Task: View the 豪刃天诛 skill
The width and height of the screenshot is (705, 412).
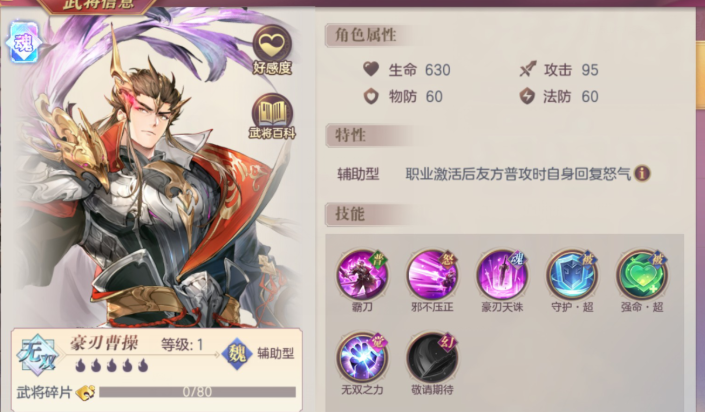Action: pyautogui.click(x=502, y=273)
